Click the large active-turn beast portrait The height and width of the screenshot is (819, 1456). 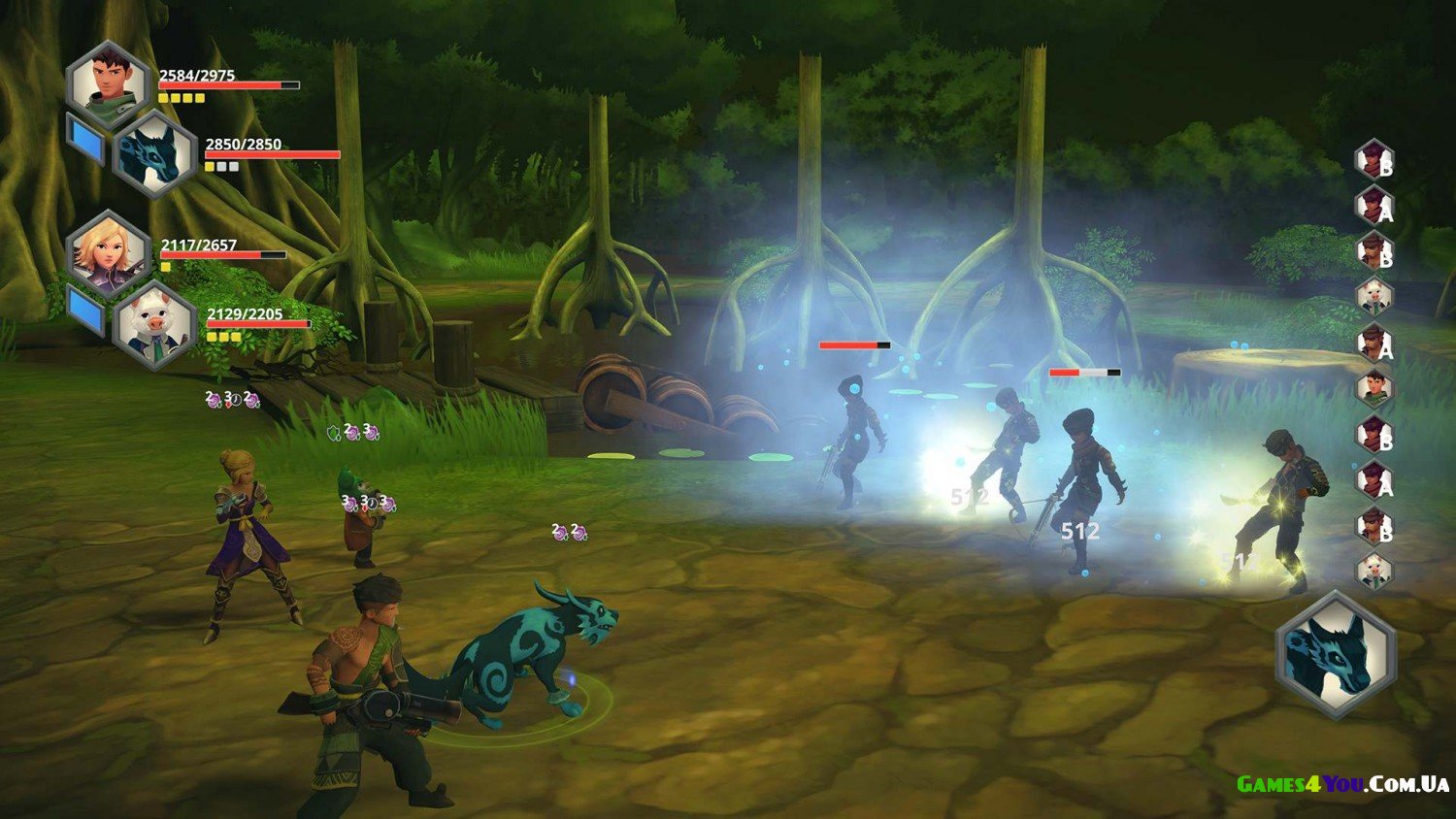pos(1337,654)
